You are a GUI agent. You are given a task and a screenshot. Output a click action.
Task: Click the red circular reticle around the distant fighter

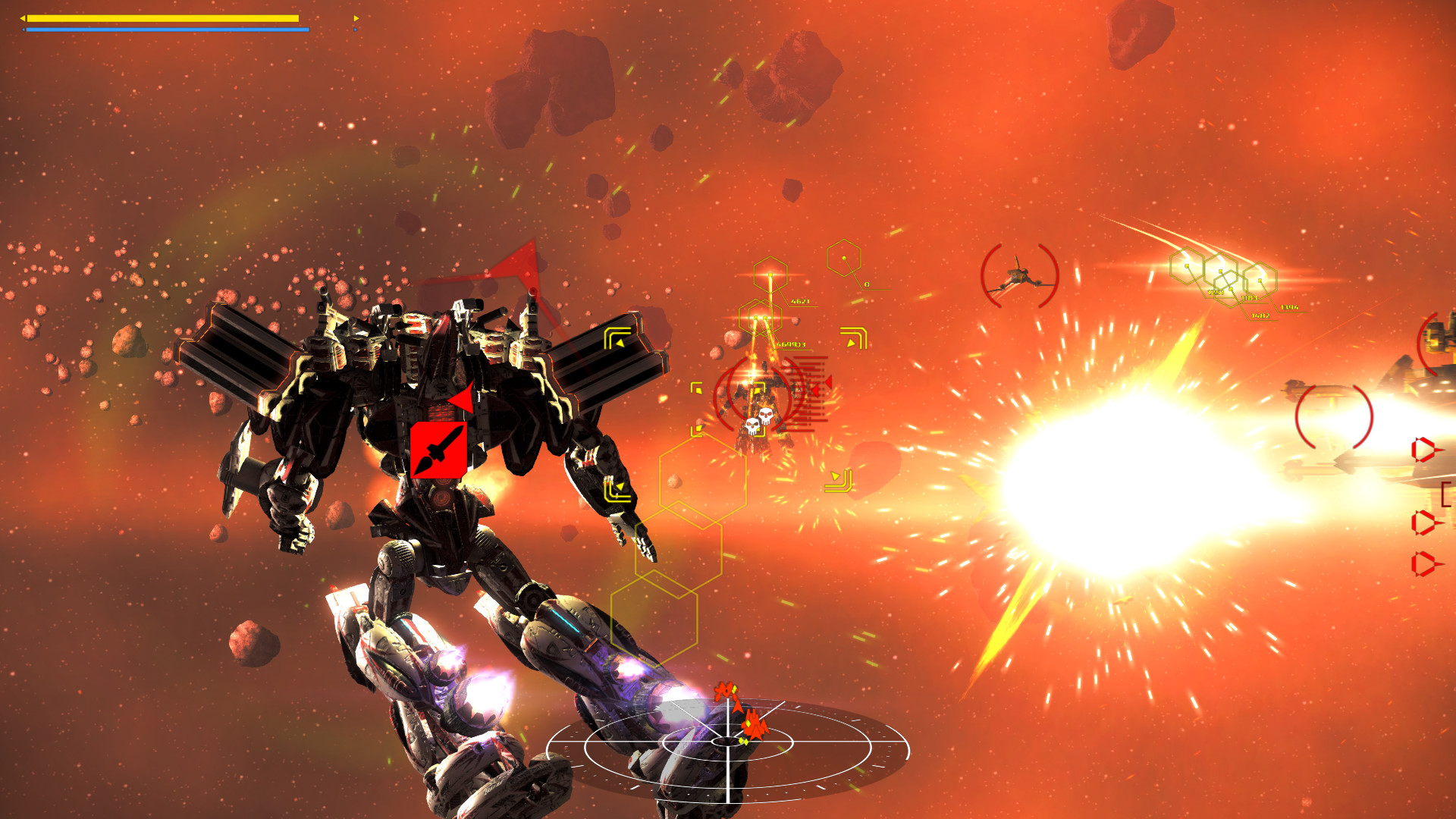coord(1020,277)
